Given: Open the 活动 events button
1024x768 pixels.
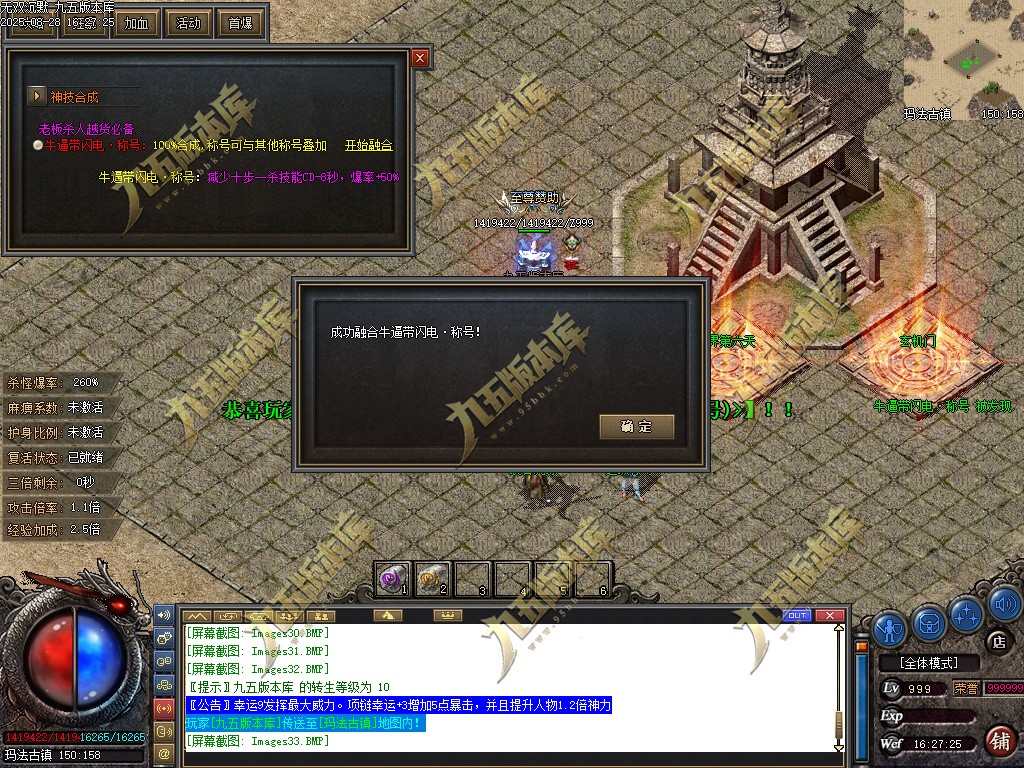Looking at the screenshot, I should pos(187,23).
